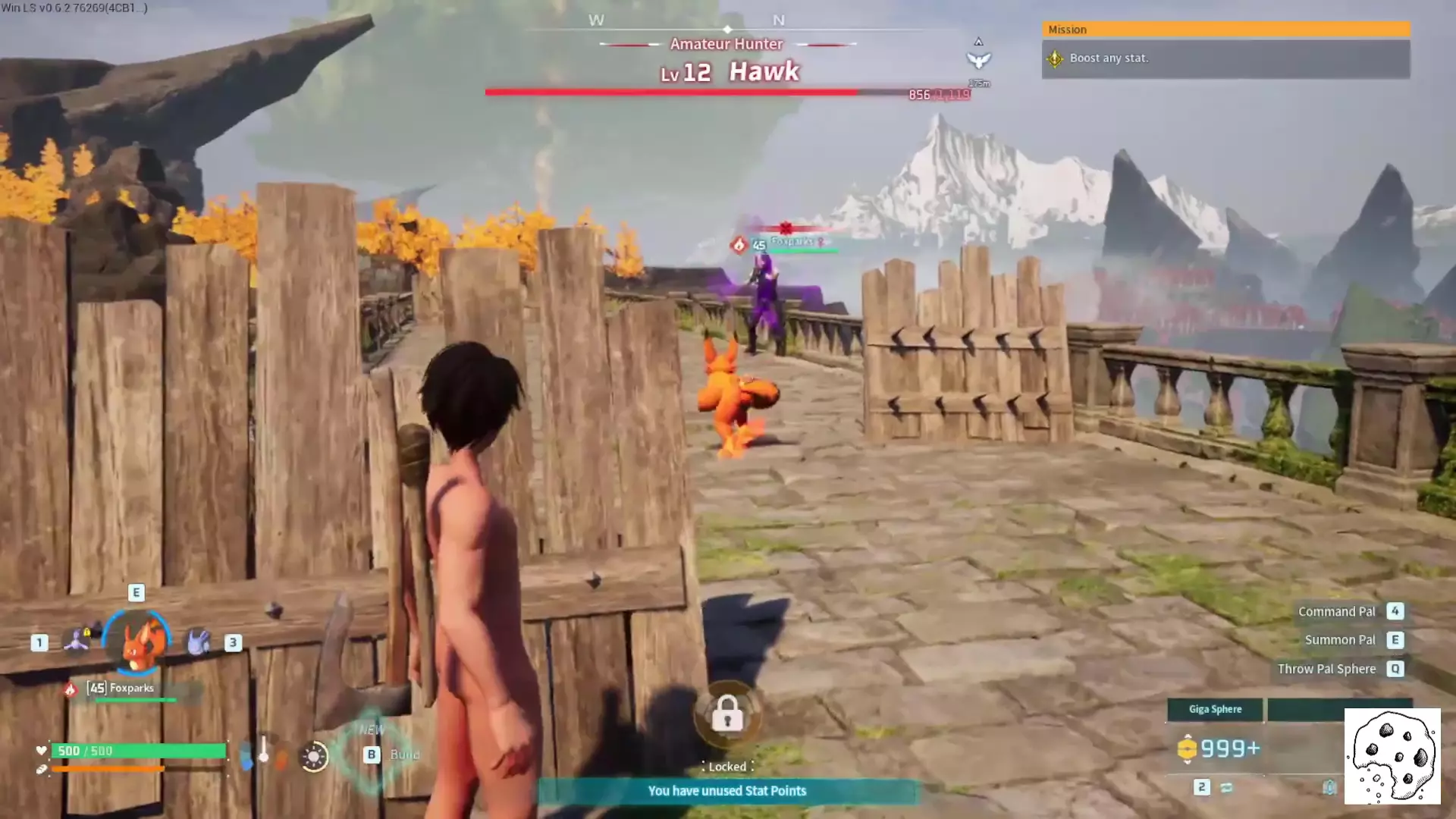Click the unused Stat Points notification
The height and width of the screenshot is (819, 1456).
727,791
